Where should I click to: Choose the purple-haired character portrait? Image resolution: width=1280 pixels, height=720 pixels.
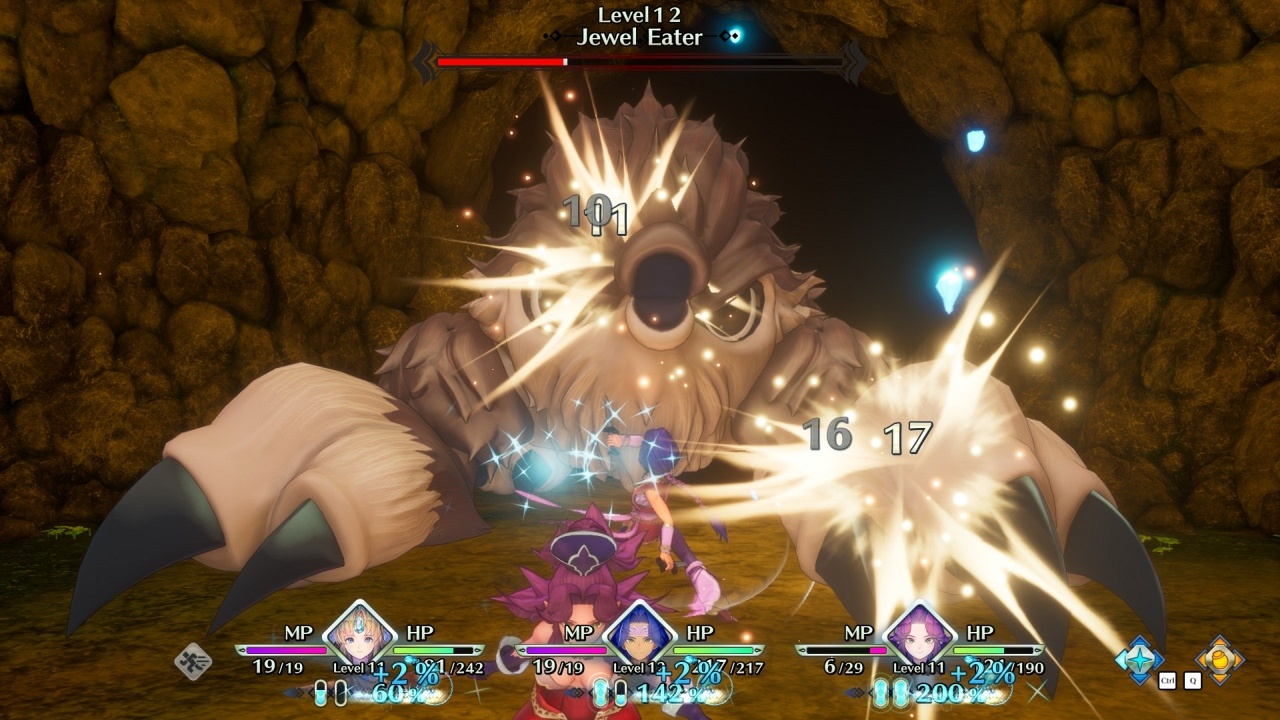click(x=919, y=632)
